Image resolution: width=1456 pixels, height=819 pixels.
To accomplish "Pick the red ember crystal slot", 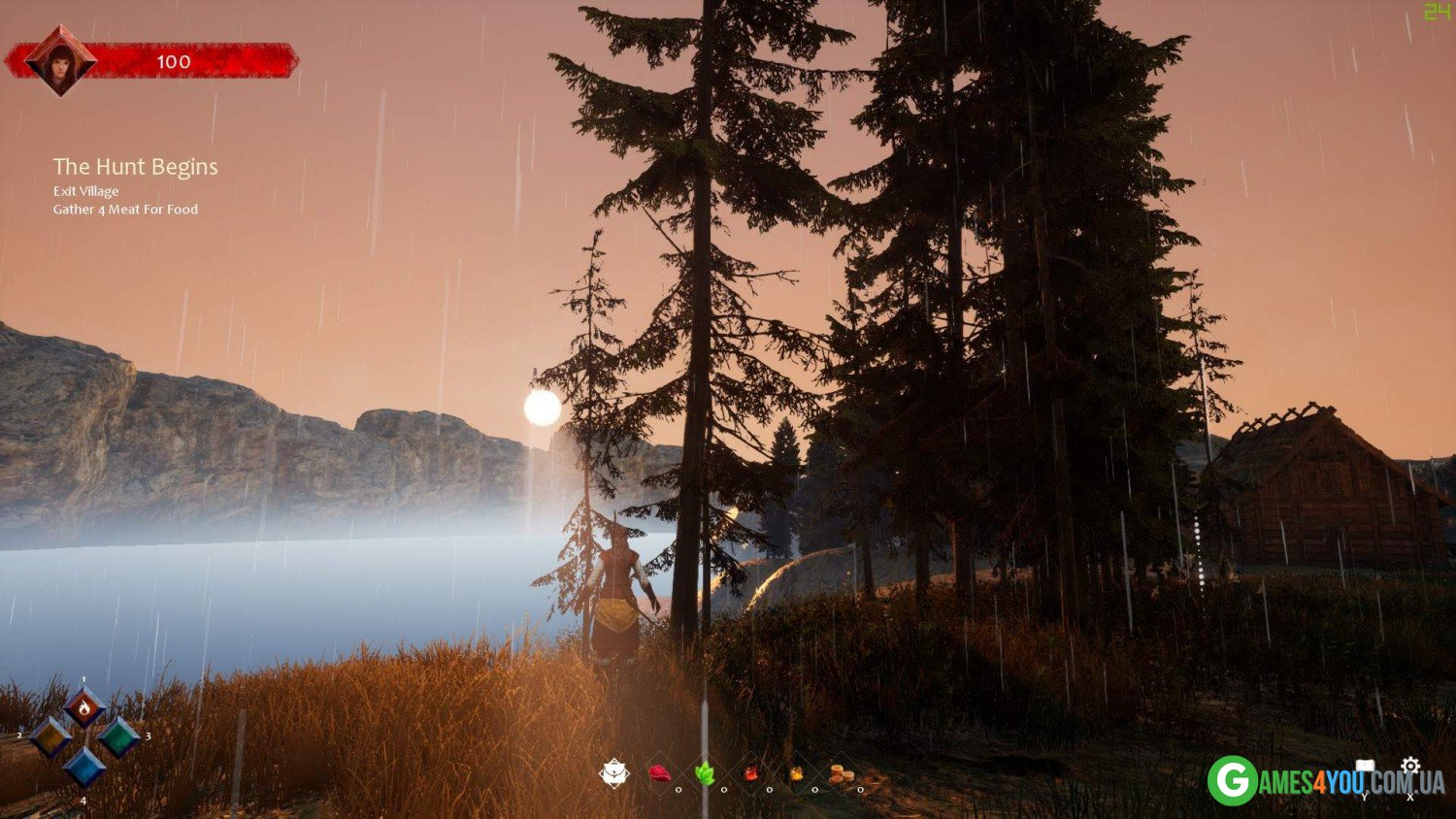I will [750, 773].
